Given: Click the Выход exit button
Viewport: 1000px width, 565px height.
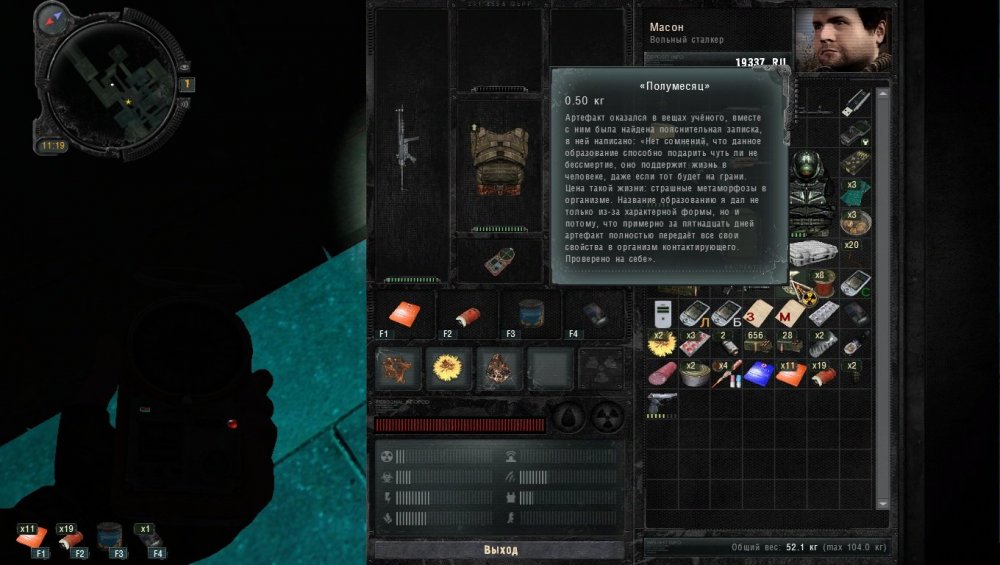Looking at the screenshot, I should coord(500,550).
